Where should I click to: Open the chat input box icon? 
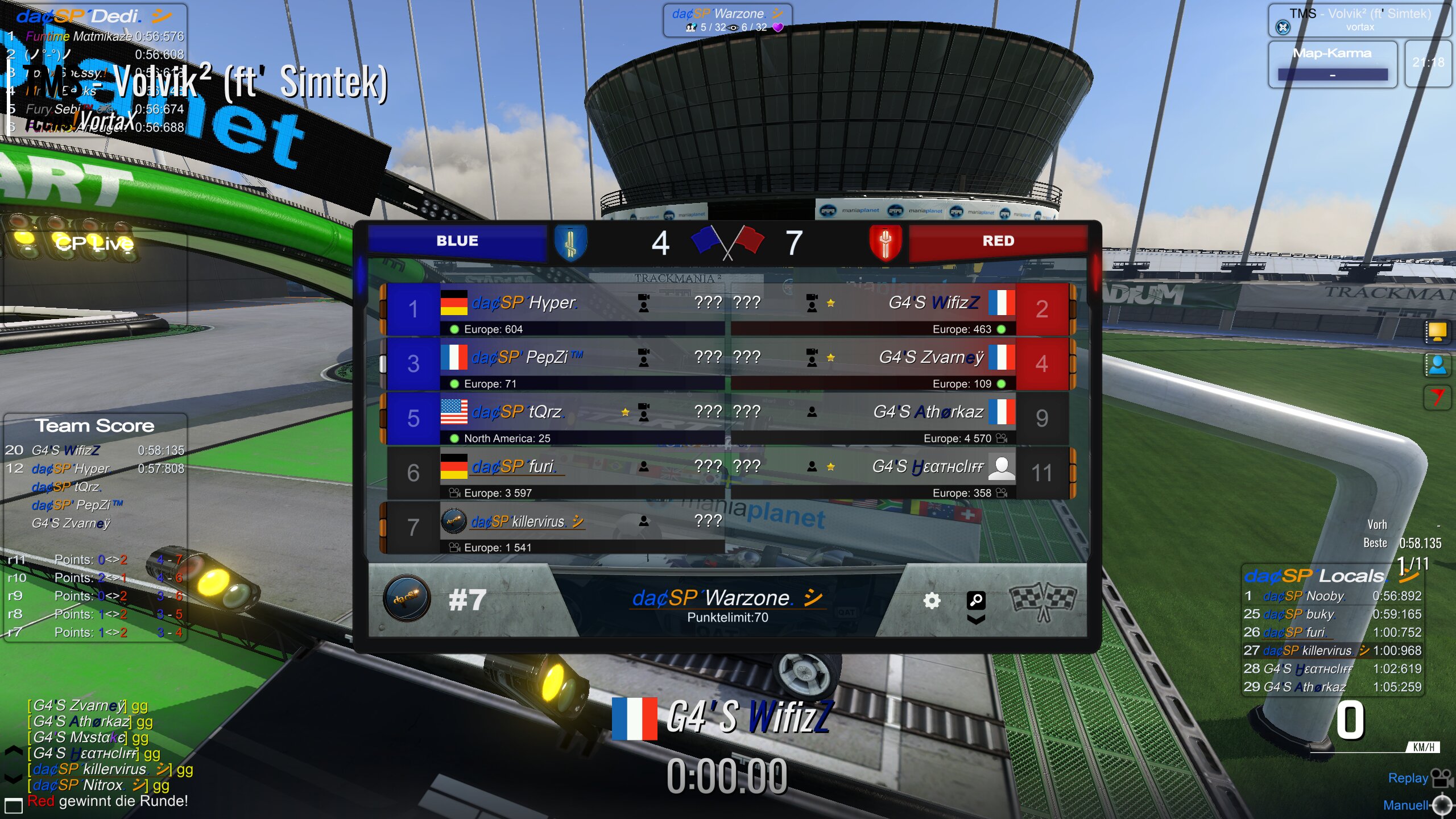(x=13, y=805)
